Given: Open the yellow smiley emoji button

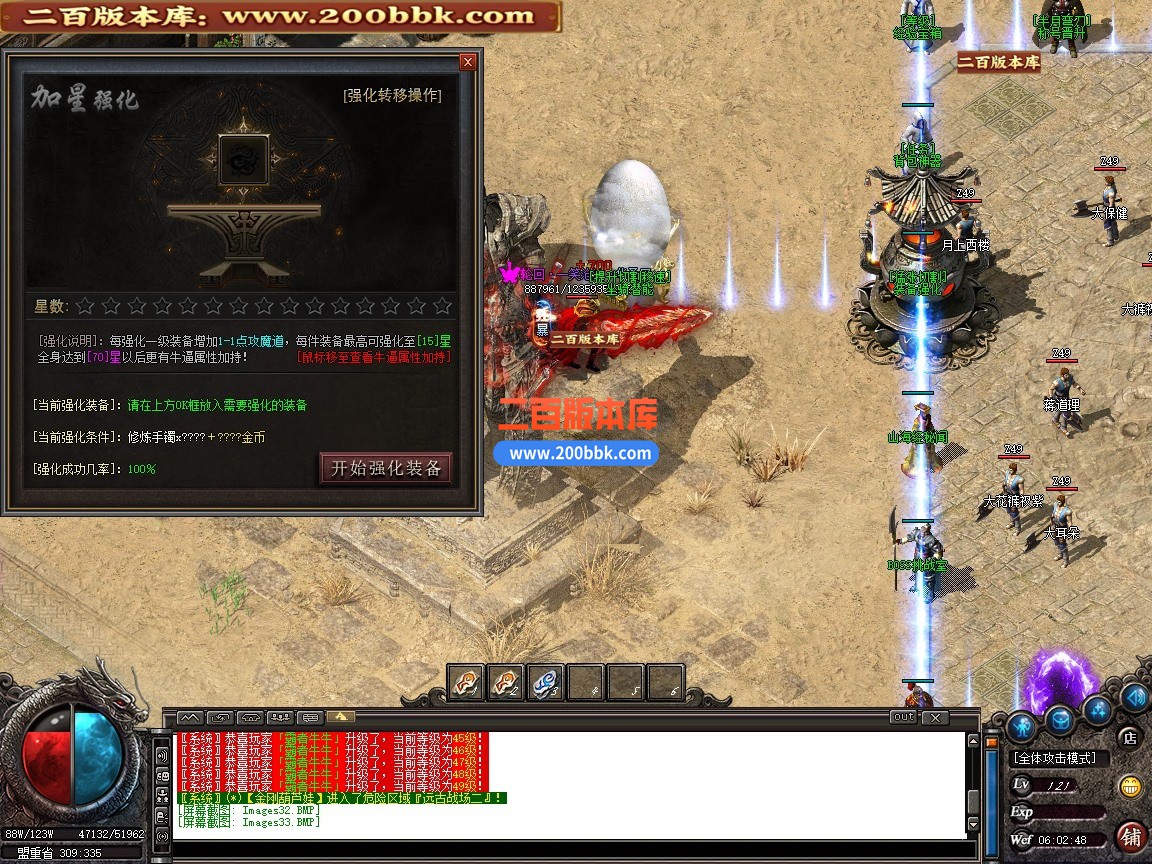Looking at the screenshot, I should [x=1131, y=786].
